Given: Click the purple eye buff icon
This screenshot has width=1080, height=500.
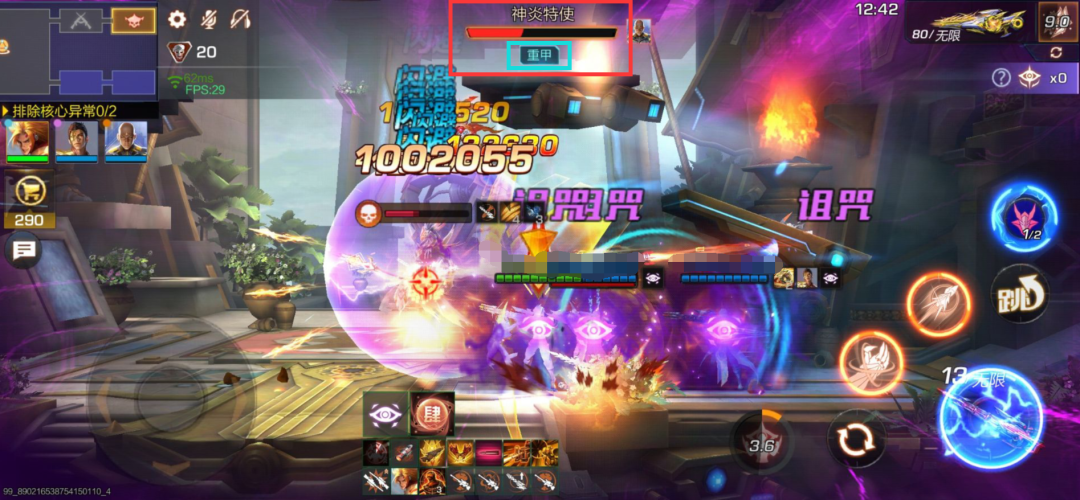Looking at the screenshot, I should [385, 413].
